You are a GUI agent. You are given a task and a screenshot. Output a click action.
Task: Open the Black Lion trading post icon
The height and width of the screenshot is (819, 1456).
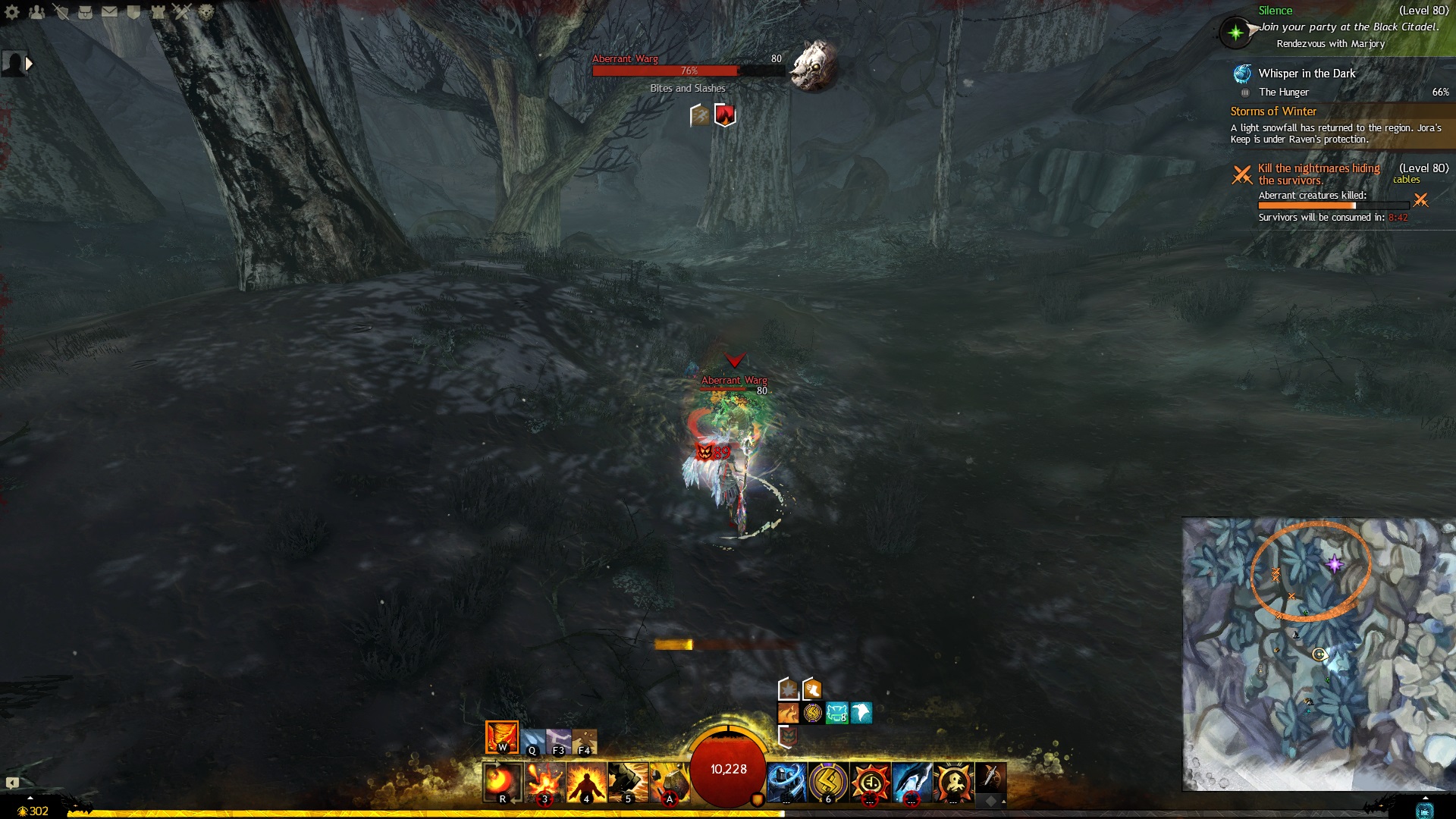206,11
